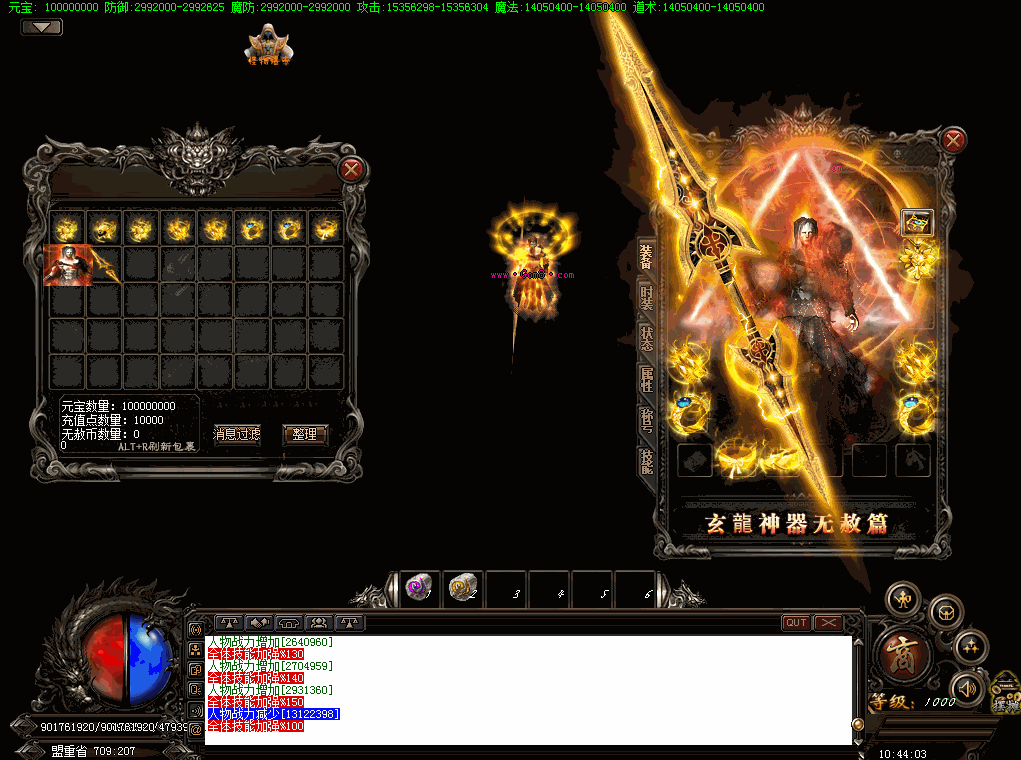The image size is (1021, 760).
Task: Expand the top-left dropdown arrow
Action: 41,27
